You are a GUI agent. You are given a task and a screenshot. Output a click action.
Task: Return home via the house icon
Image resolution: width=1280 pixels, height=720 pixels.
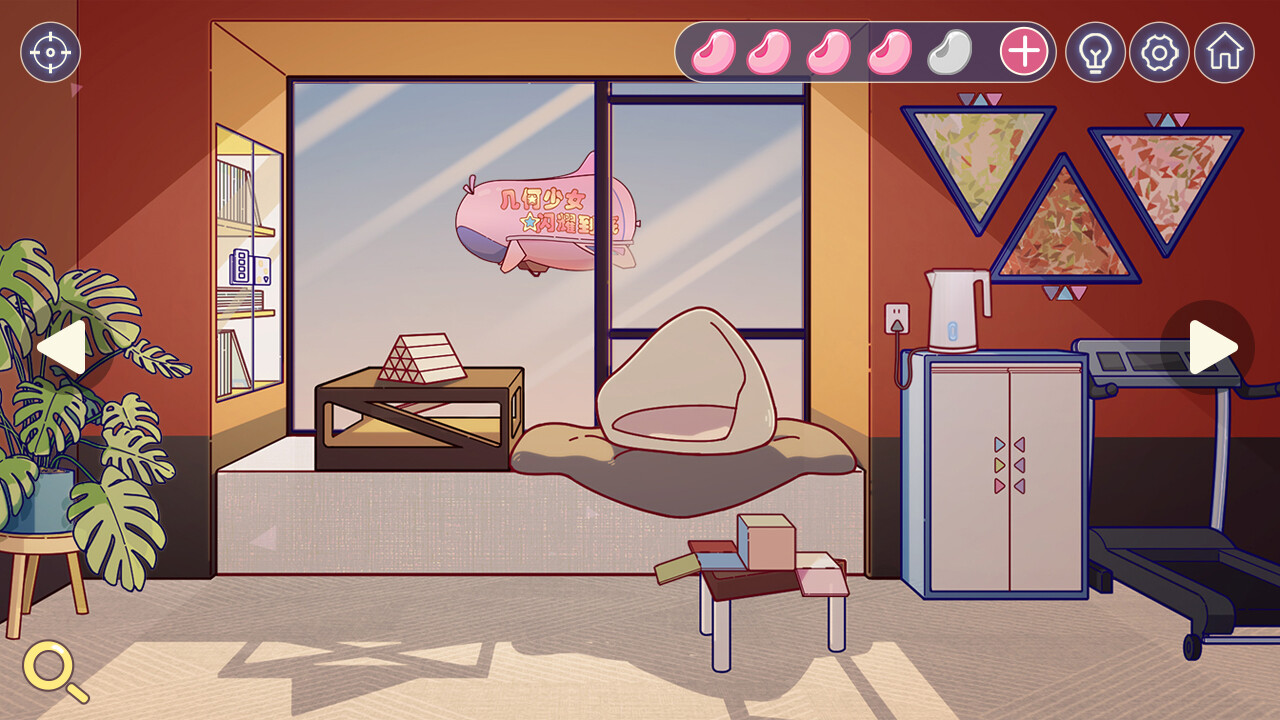click(1224, 52)
